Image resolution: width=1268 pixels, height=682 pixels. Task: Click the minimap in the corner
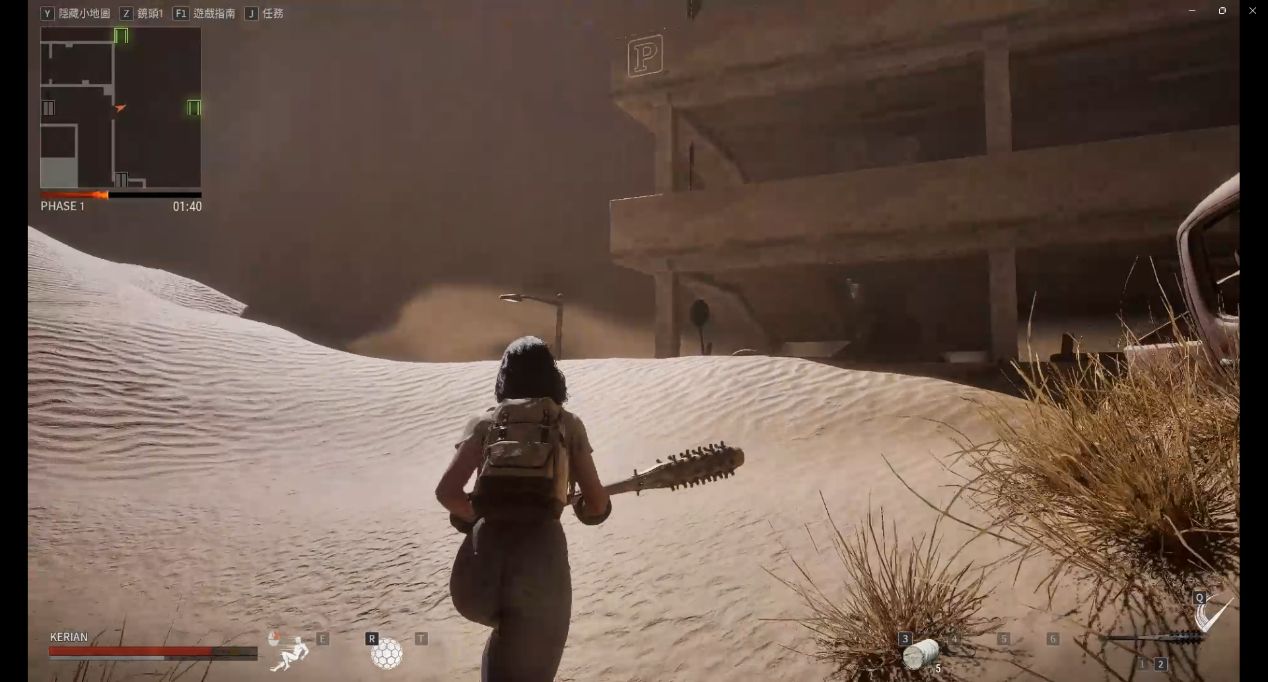tap(120, 107)
